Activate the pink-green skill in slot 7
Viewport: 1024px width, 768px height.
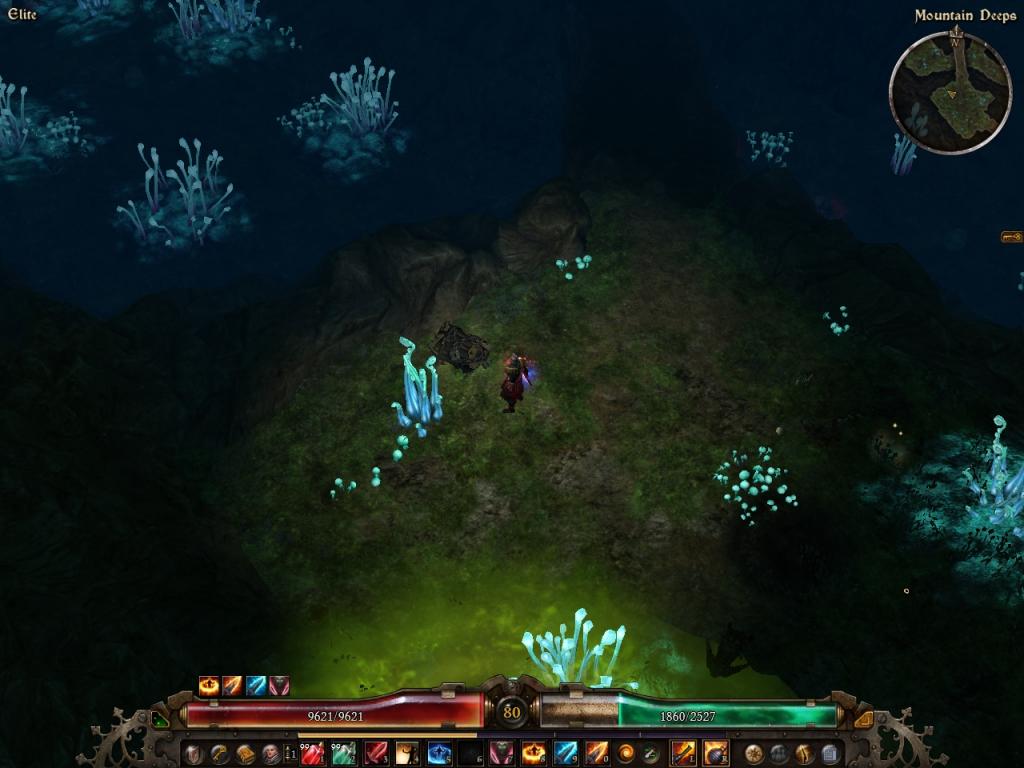[502, 753]
